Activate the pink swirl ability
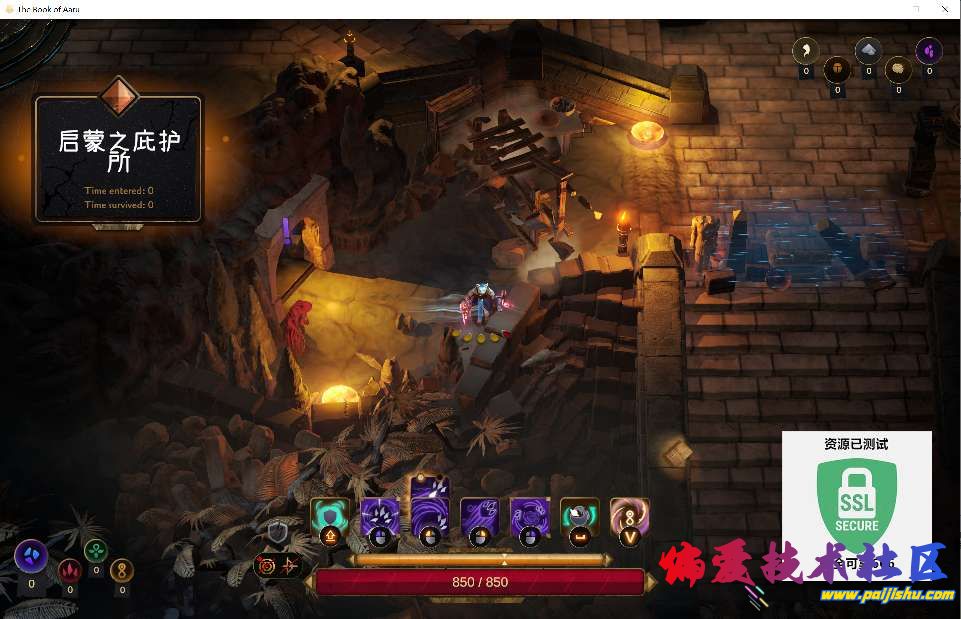Screen dimensions: 961x619 (x=630, y=516)
